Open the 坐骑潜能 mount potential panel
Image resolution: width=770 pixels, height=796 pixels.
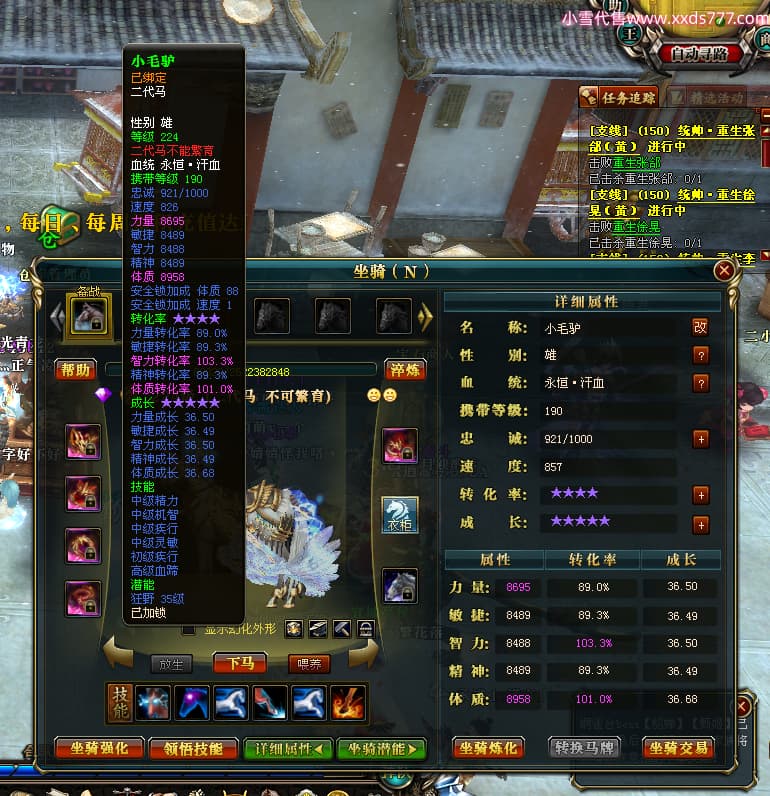coord(382,748)
